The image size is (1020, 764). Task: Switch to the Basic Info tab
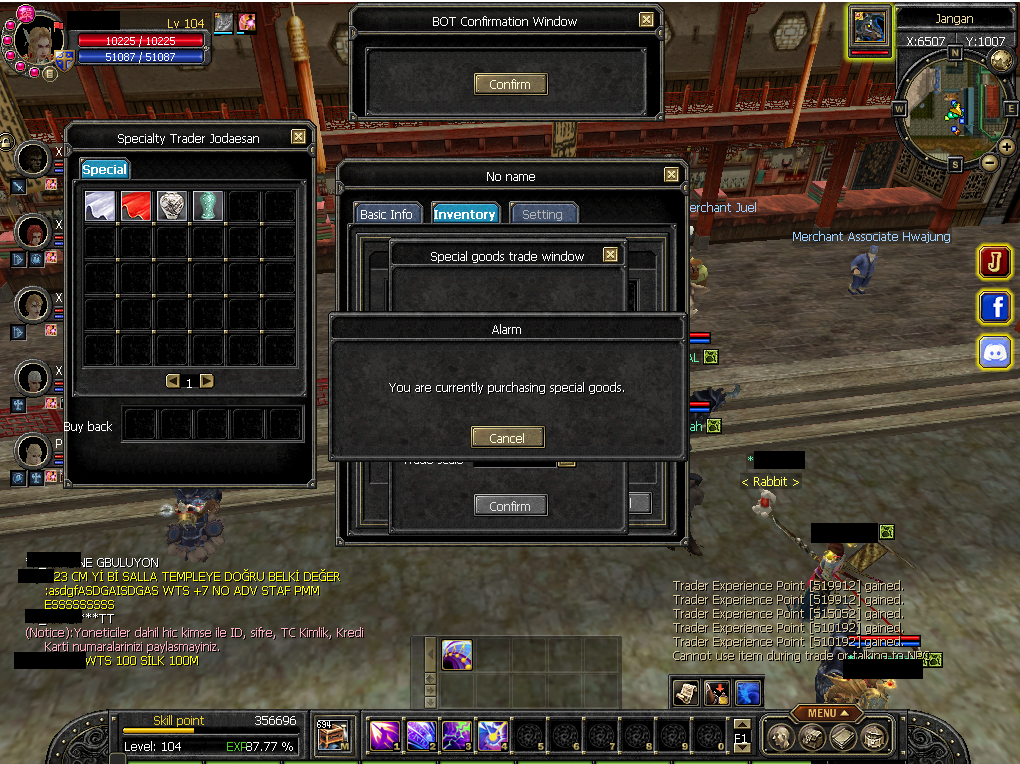click(x=386, y=214)
